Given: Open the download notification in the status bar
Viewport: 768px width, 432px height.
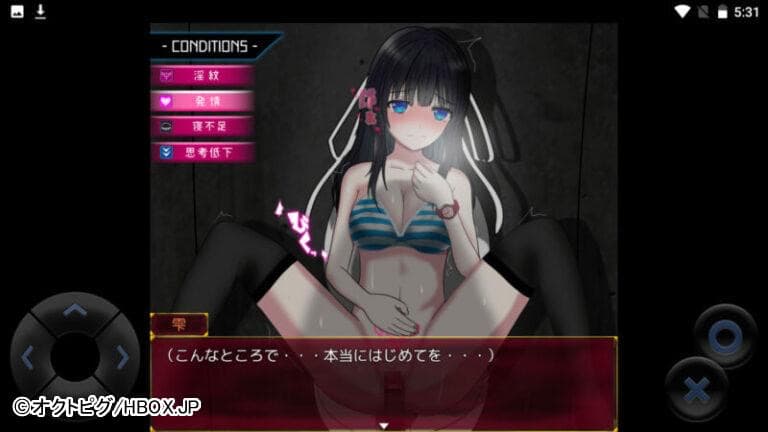Looking at the screenshot, I should pos(41,11).
